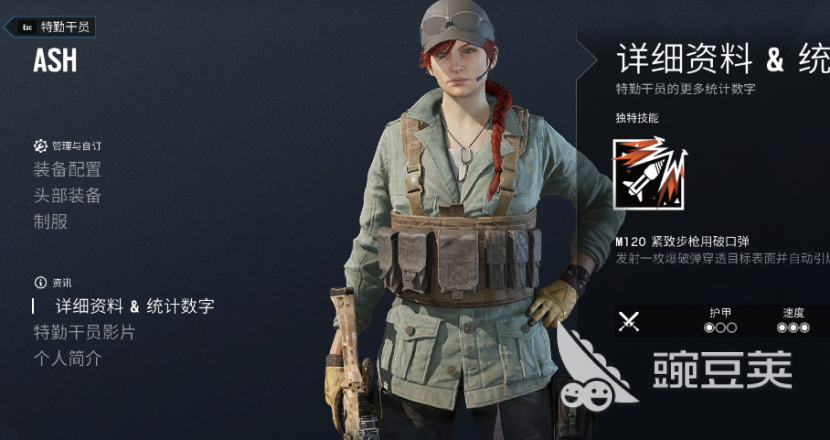Select 详细资料 & 统计数字 entry
Viewport: 830px width, 440px height.
(x=134, y=306)
